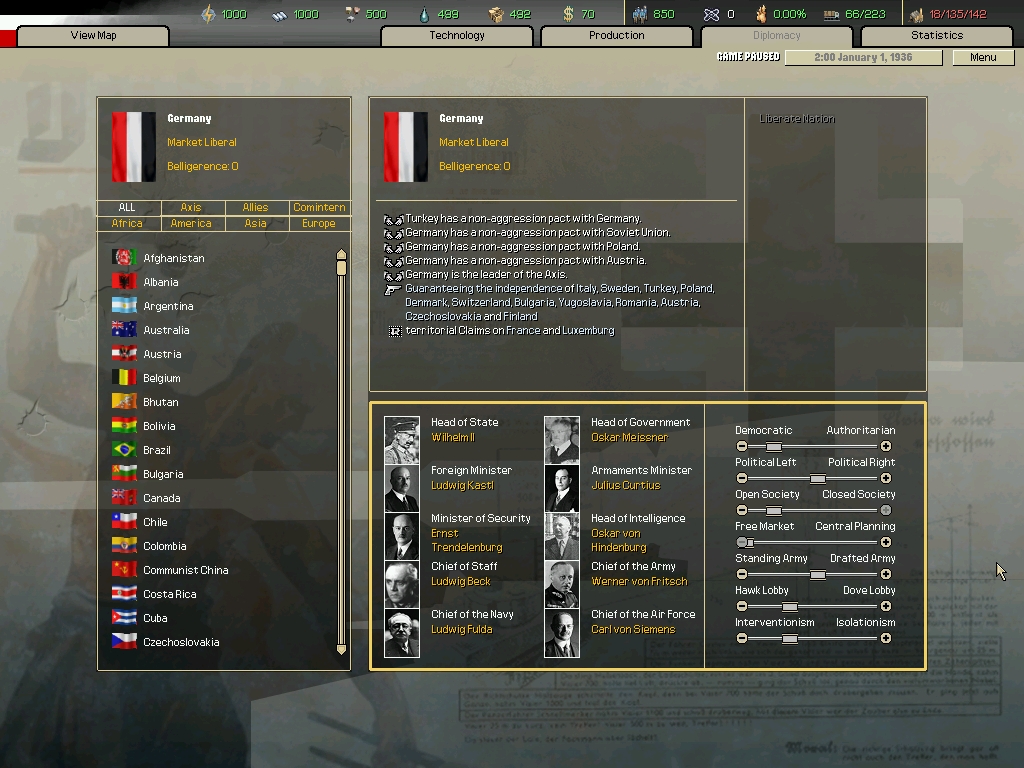Open the game Menu button

point(983,57)
